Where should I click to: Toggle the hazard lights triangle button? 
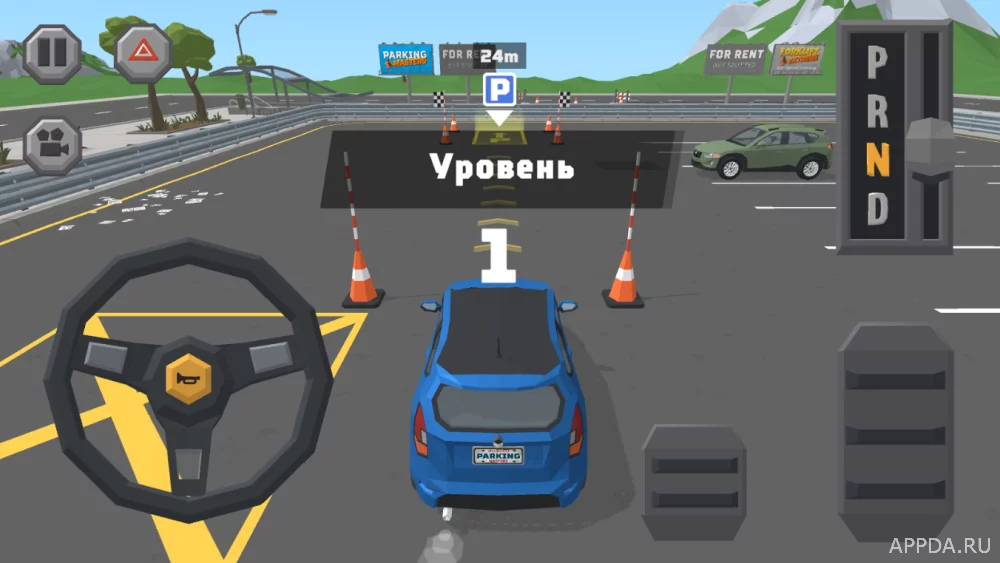coord(143,53)
